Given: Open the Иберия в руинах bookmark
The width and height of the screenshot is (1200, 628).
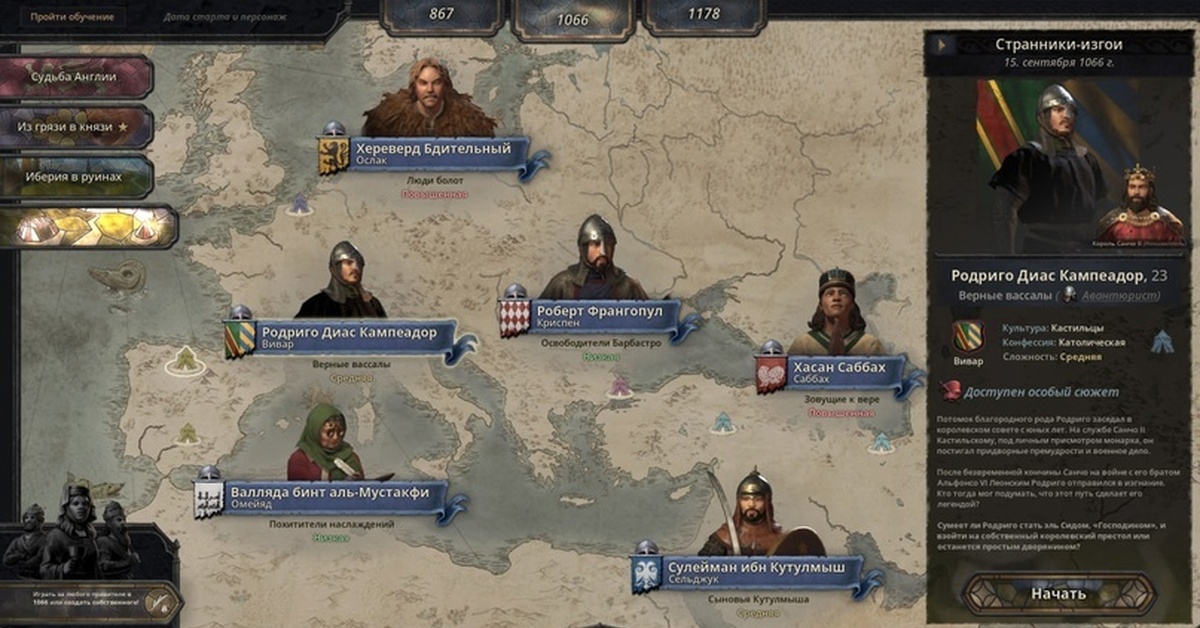Looking at the screenshot, I should click(x=75, y=177).
